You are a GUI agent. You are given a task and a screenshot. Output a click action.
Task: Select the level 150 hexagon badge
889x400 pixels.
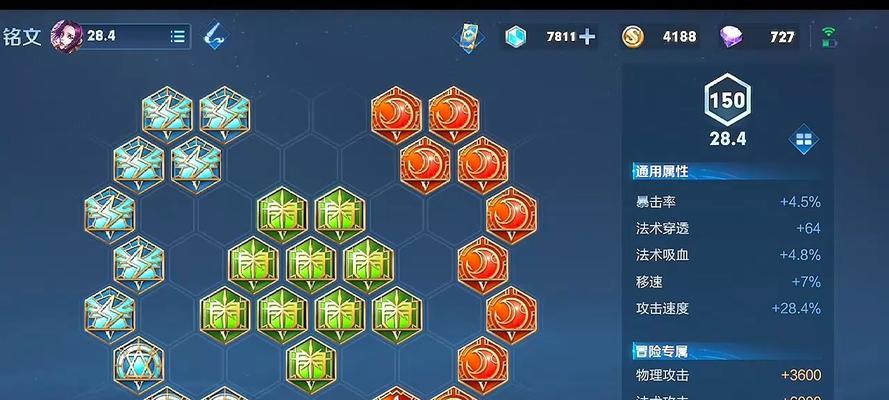coord(727,100)
